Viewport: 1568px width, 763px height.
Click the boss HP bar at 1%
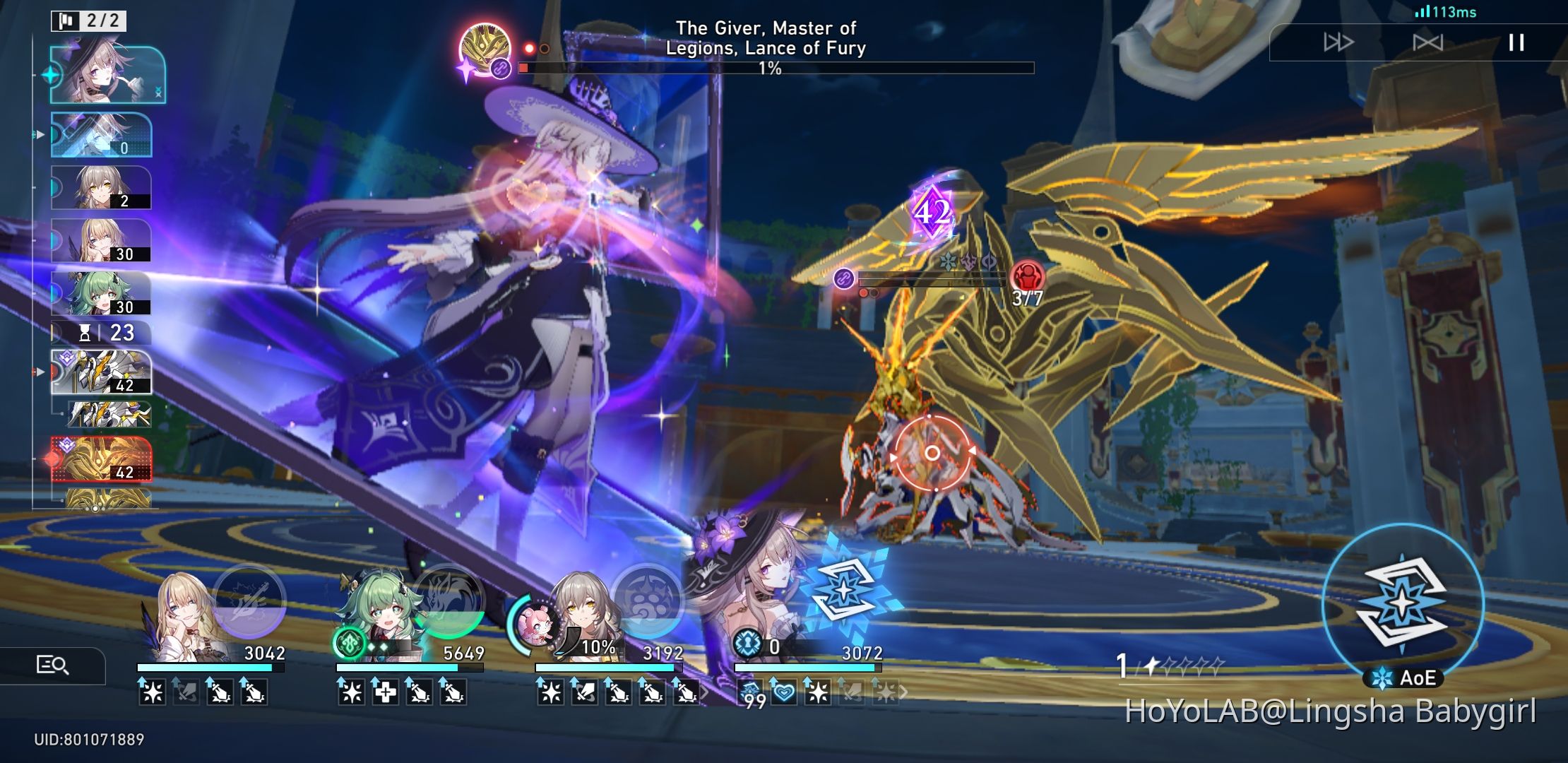click(777, 67)
